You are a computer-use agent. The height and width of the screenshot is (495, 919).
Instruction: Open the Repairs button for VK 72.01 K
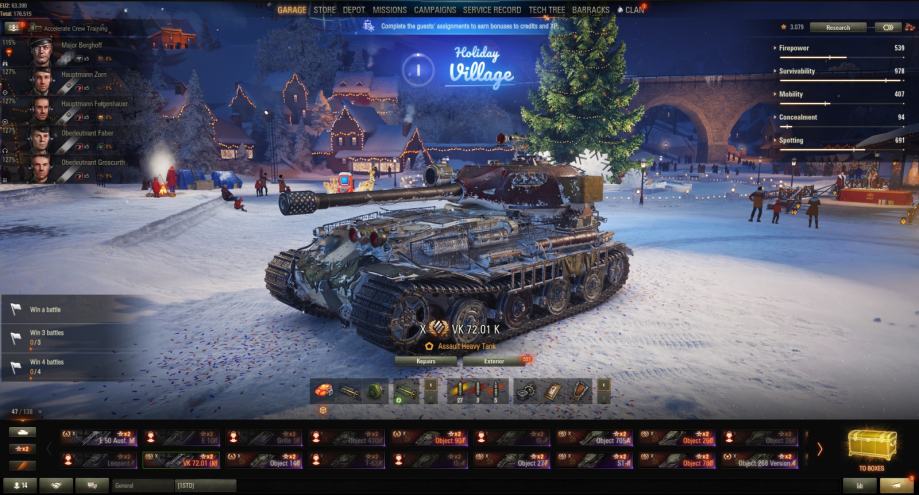[x=425, y=360]
